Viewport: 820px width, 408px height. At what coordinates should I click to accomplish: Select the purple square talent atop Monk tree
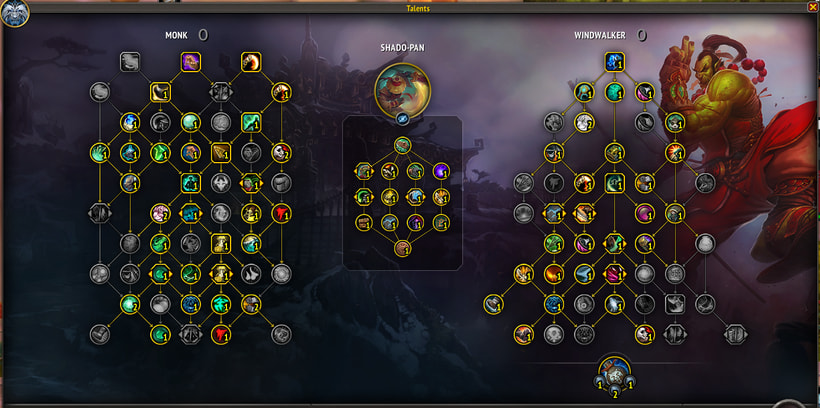(x=190, y=62)
